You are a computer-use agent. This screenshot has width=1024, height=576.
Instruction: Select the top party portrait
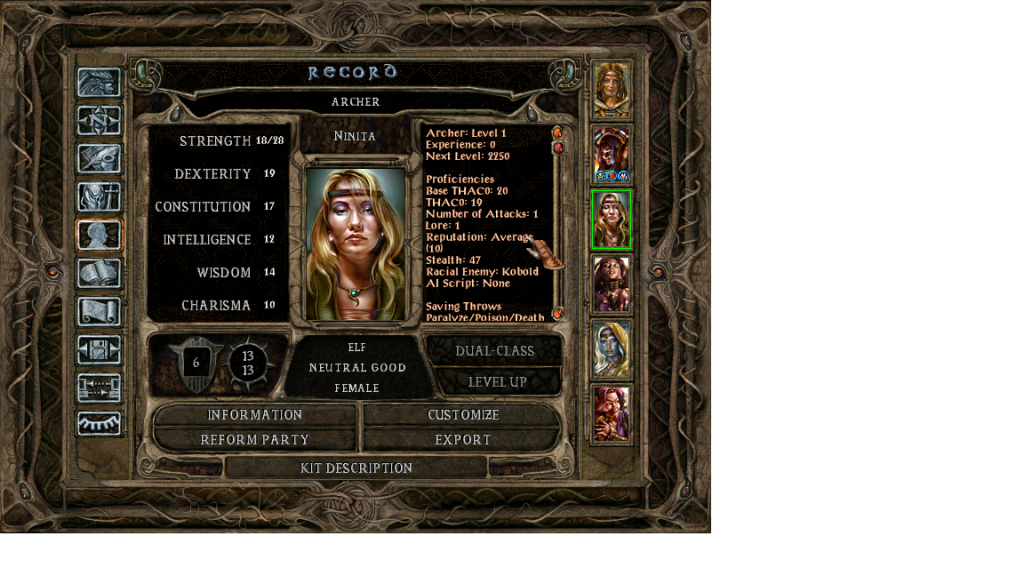pos(611,90)
